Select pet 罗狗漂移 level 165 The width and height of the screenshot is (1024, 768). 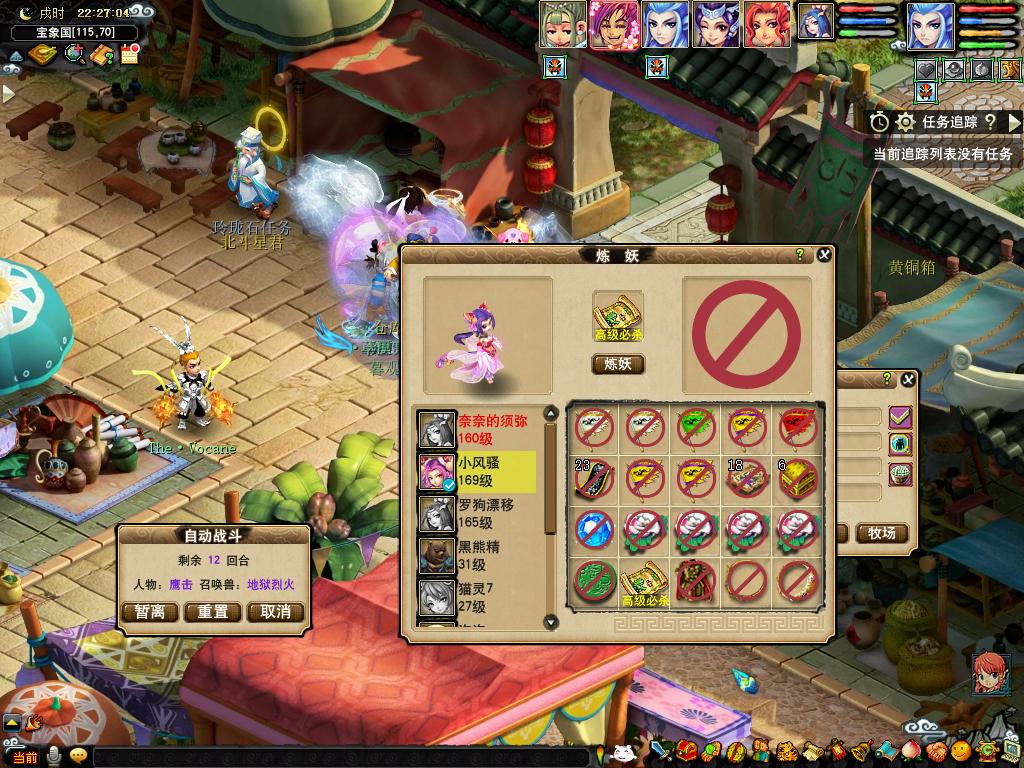click(x=480, y=514)
